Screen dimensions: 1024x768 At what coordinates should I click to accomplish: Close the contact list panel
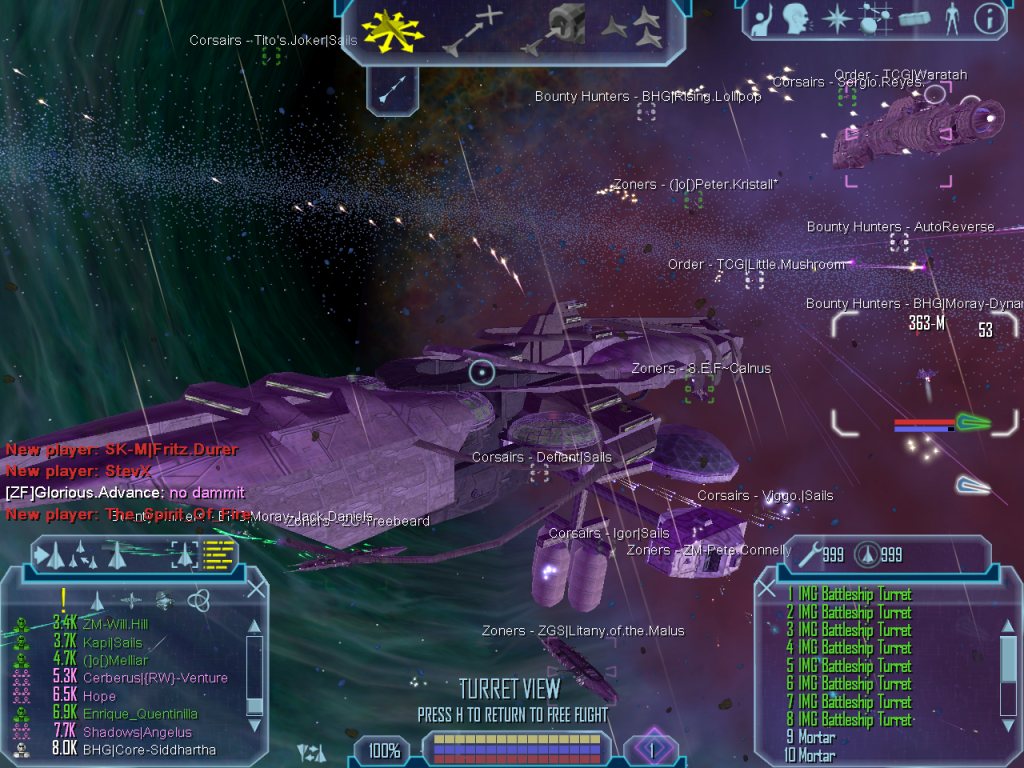click(256, 589)
